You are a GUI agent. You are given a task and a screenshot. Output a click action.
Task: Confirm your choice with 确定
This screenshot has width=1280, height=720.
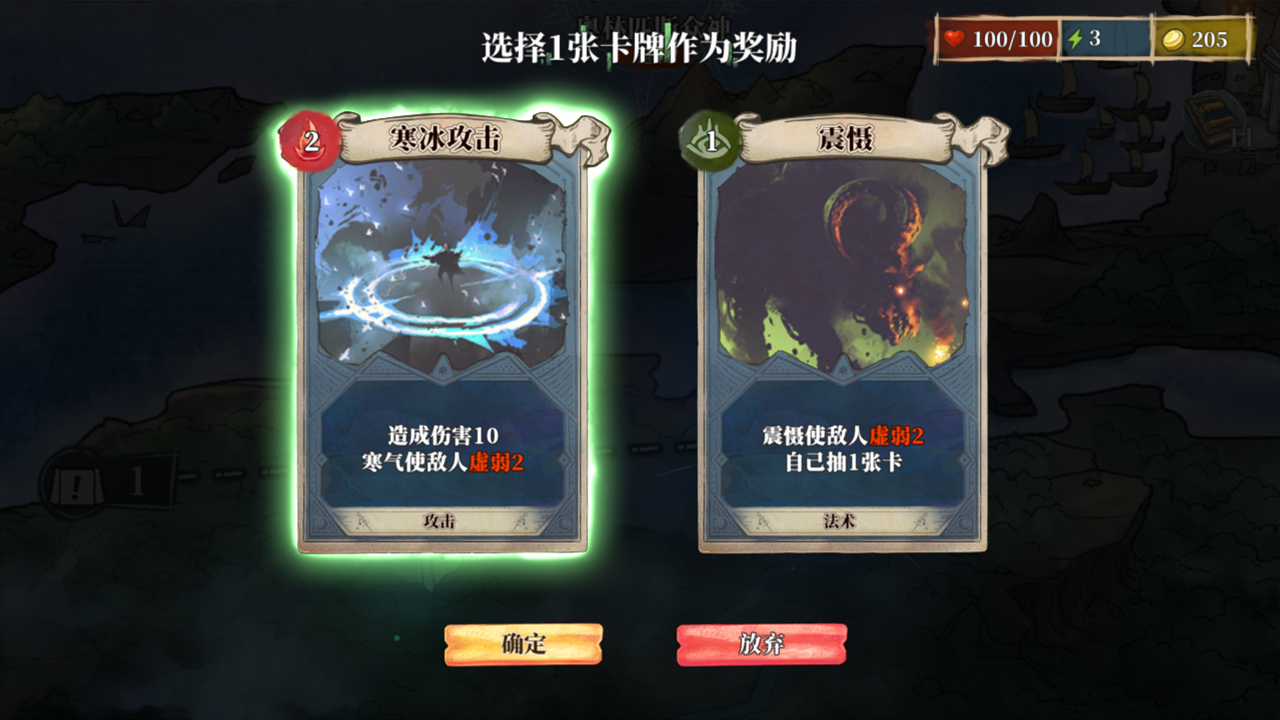click(524, 645)
